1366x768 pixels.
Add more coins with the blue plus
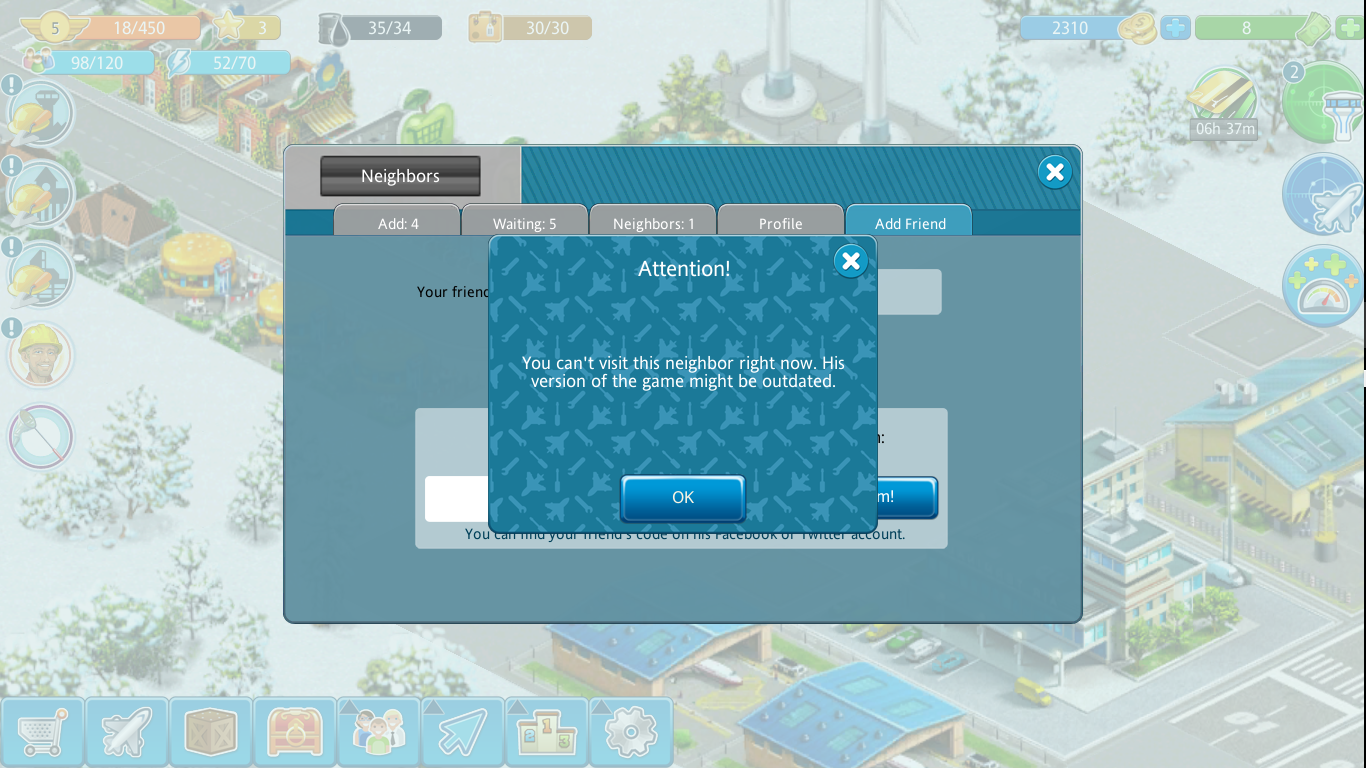(1176, 28)
